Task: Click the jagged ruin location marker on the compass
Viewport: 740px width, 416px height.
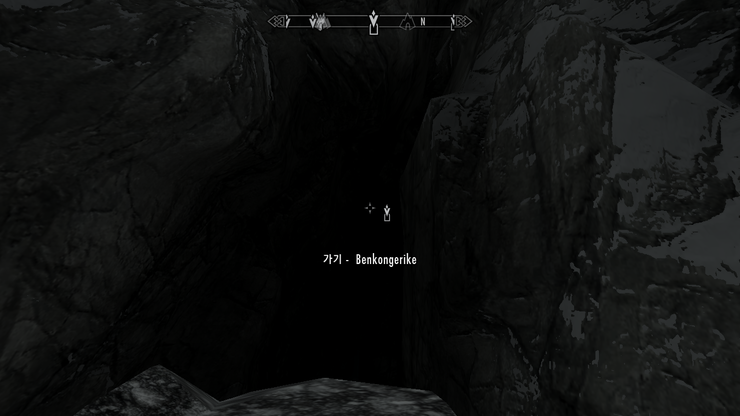Action: [x=320, y=20]
